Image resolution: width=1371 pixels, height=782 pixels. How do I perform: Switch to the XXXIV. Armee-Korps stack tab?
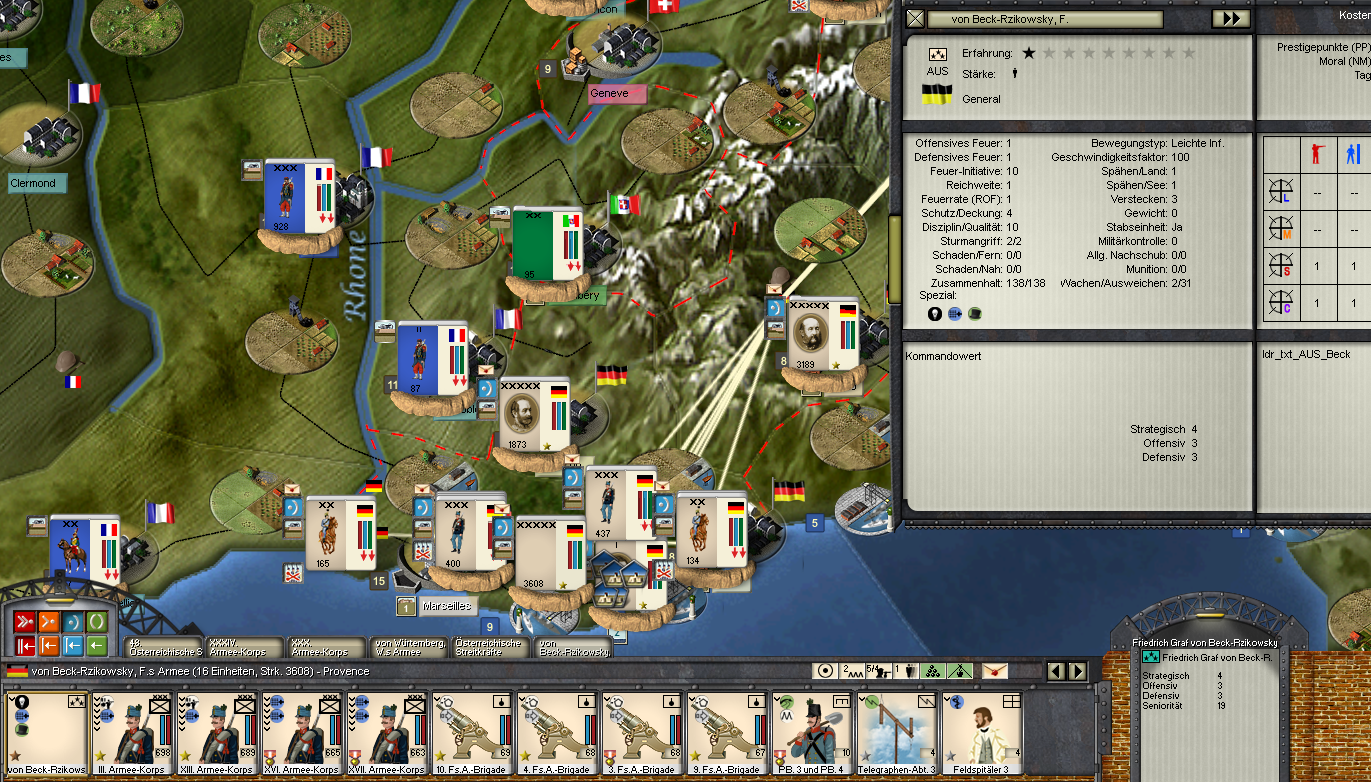pyautogui.click(x=246, y=647)
